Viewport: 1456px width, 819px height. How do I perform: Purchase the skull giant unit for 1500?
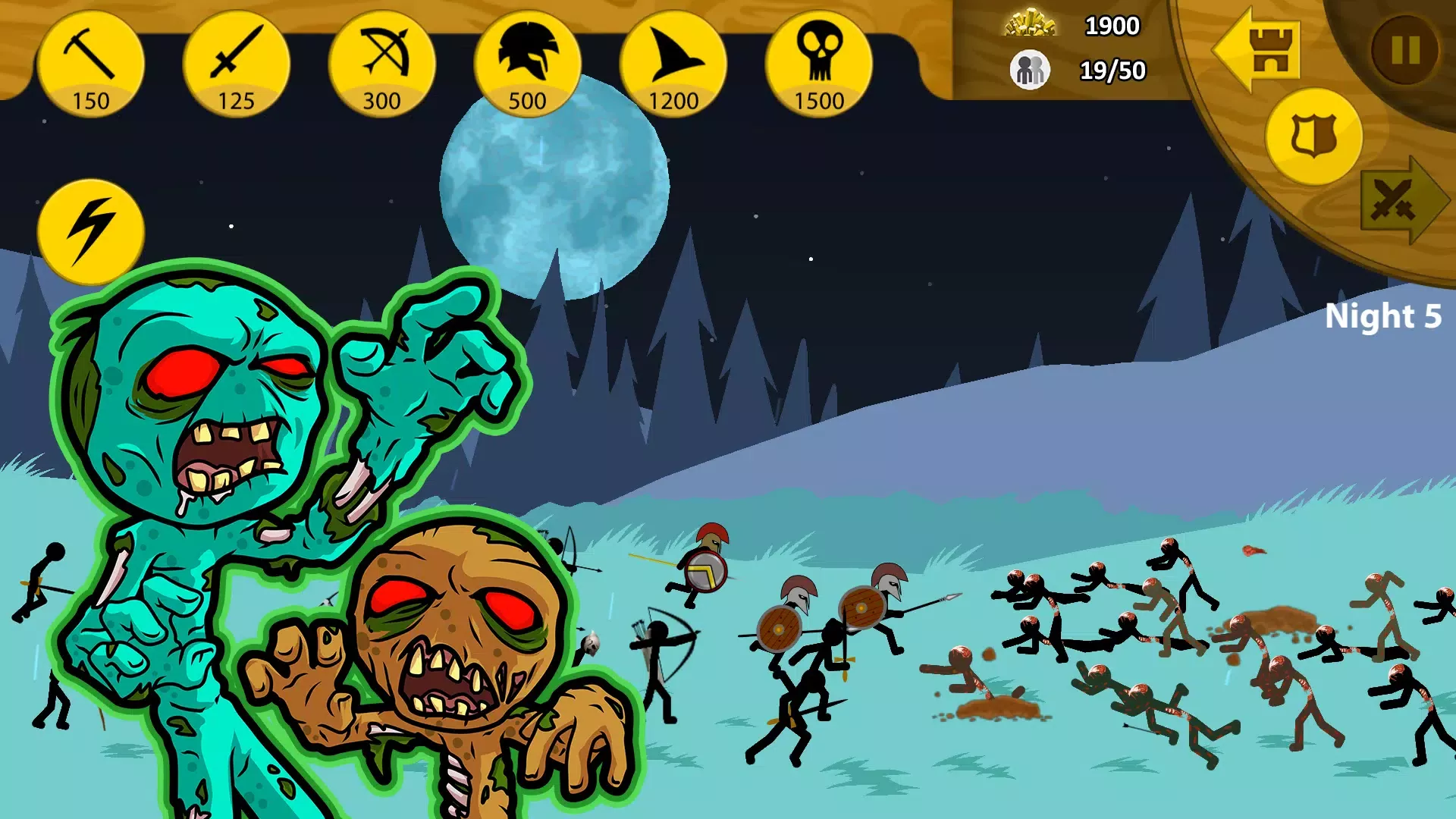click(818, 64)
